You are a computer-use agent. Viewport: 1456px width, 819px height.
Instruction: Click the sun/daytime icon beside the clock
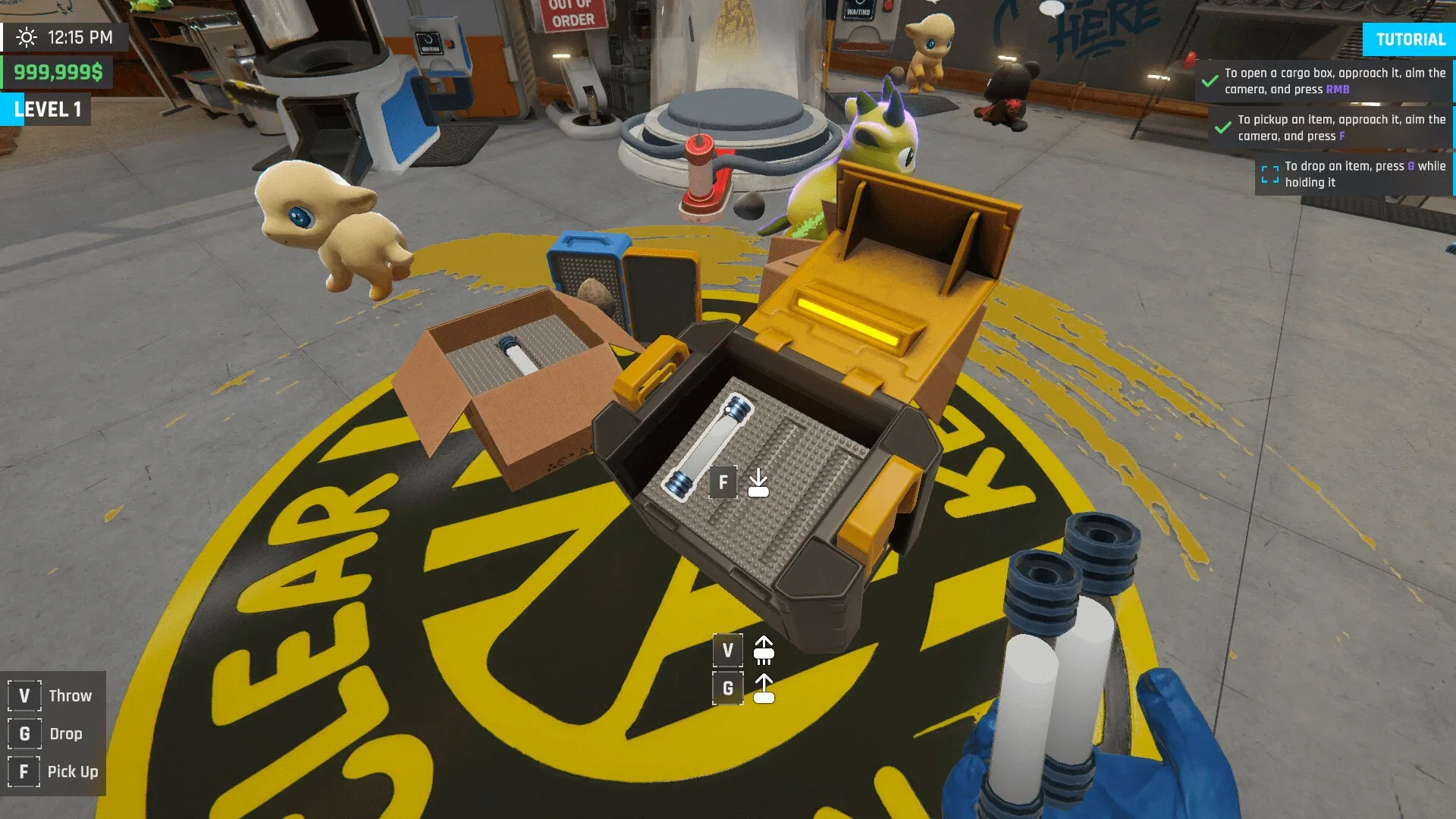point(27,36)
